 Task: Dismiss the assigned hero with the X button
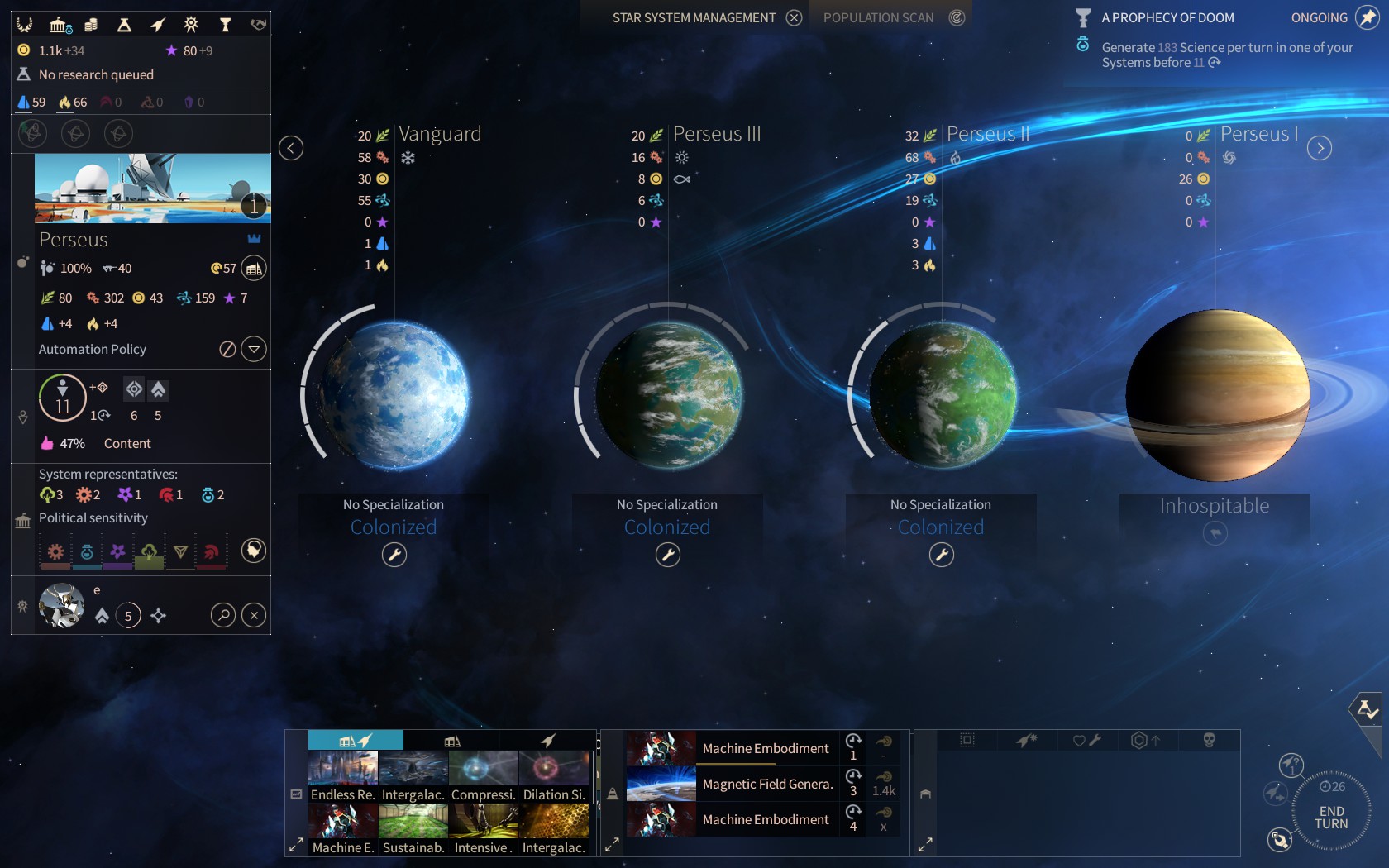[254, 615]
